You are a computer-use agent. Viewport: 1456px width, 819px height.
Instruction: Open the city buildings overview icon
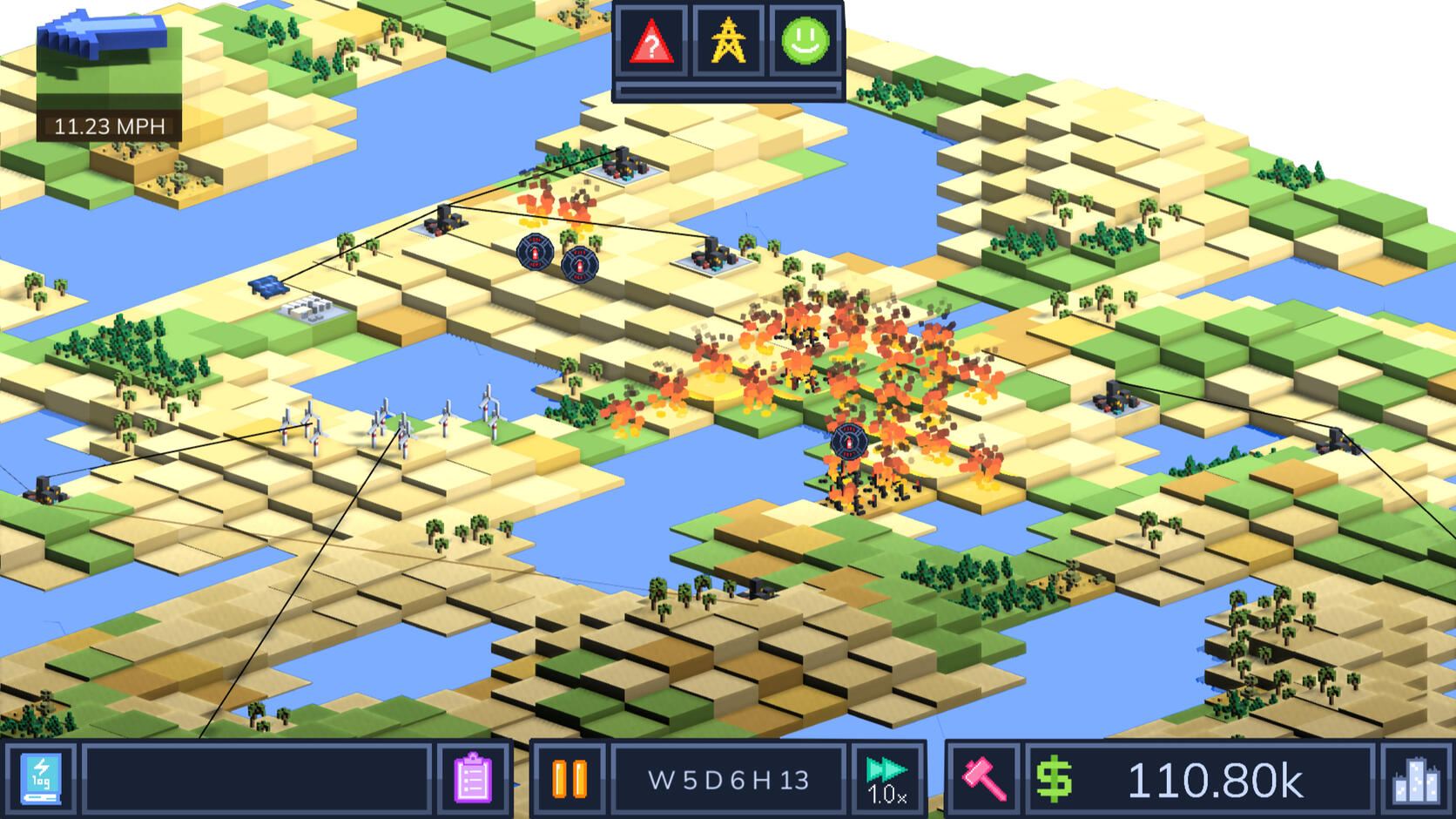pos(1416,779)
